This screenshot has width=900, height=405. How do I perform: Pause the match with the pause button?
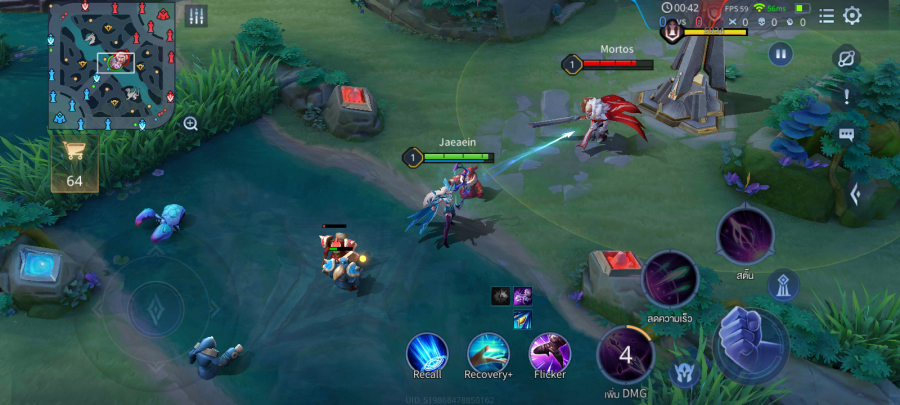click(780, 54)
